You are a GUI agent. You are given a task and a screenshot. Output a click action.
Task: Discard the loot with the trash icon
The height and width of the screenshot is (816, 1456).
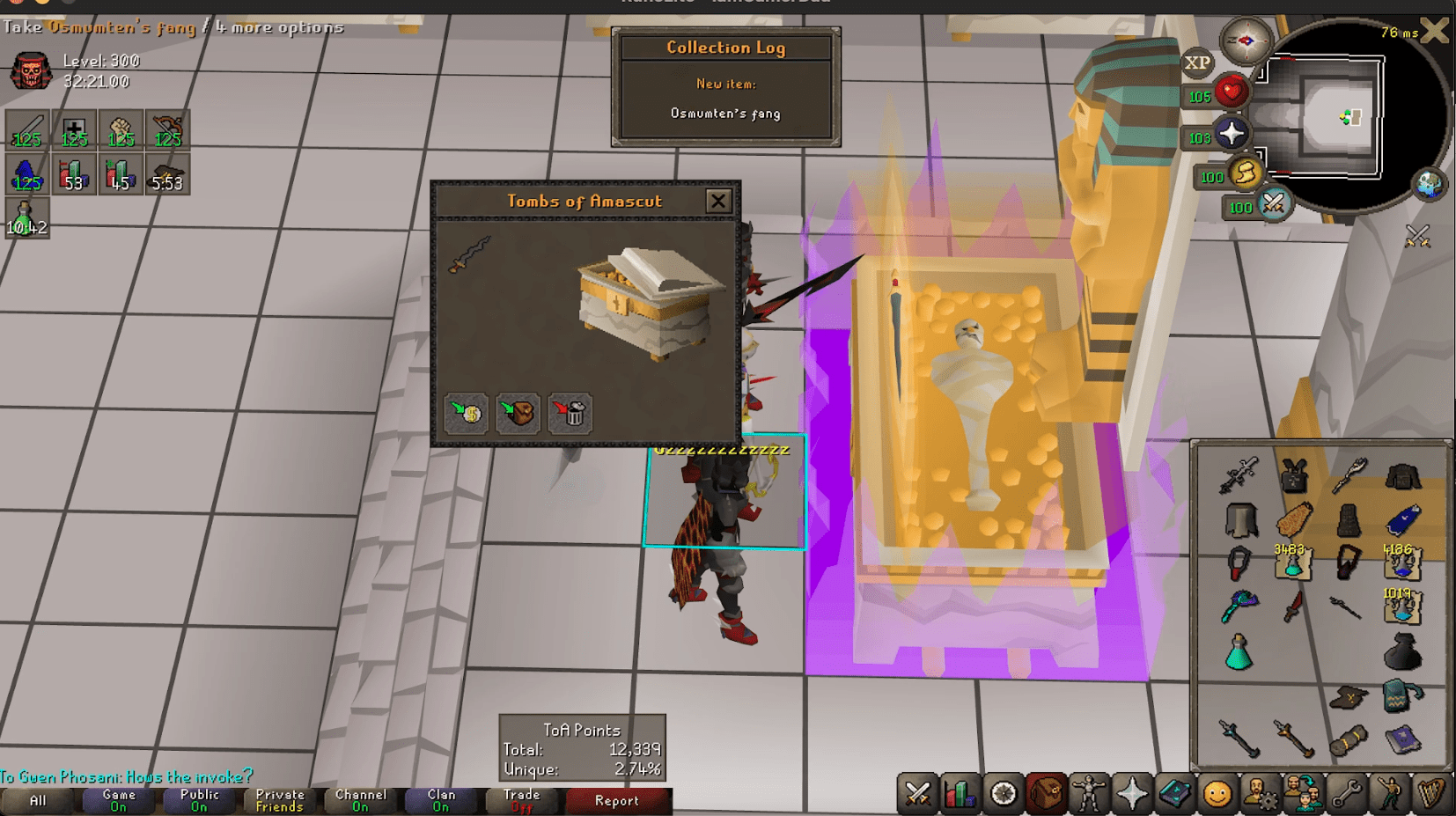point(570,414)
